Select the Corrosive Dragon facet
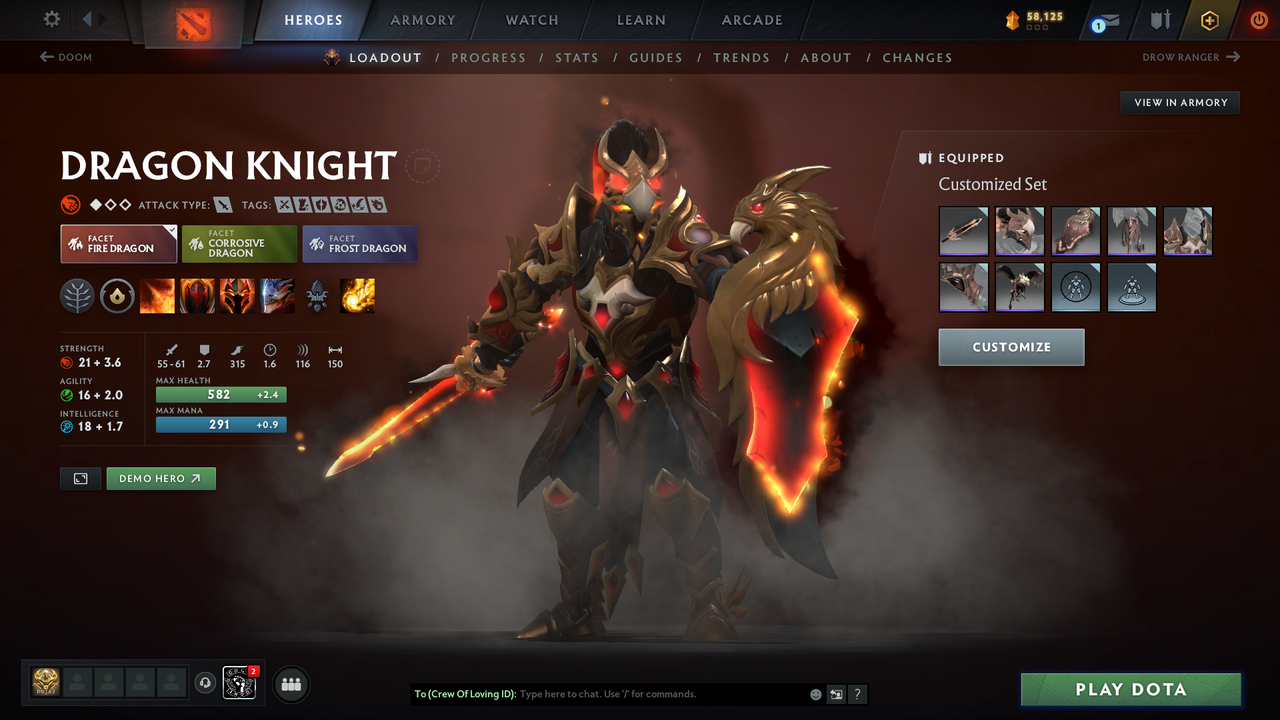The image size is (1280, 720). coord(238,243)
